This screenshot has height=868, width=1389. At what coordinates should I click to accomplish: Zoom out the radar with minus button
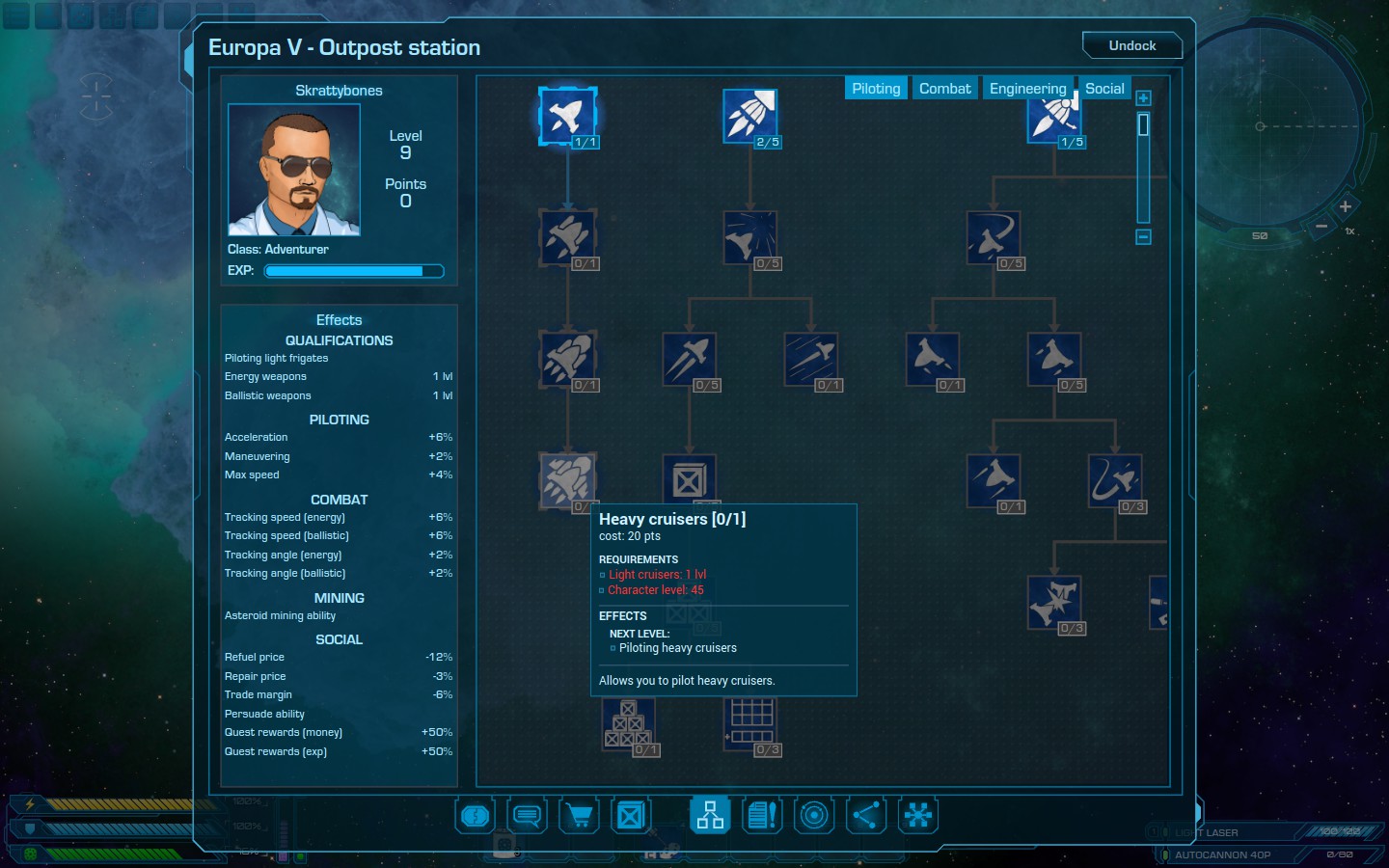click(1321, 227)
